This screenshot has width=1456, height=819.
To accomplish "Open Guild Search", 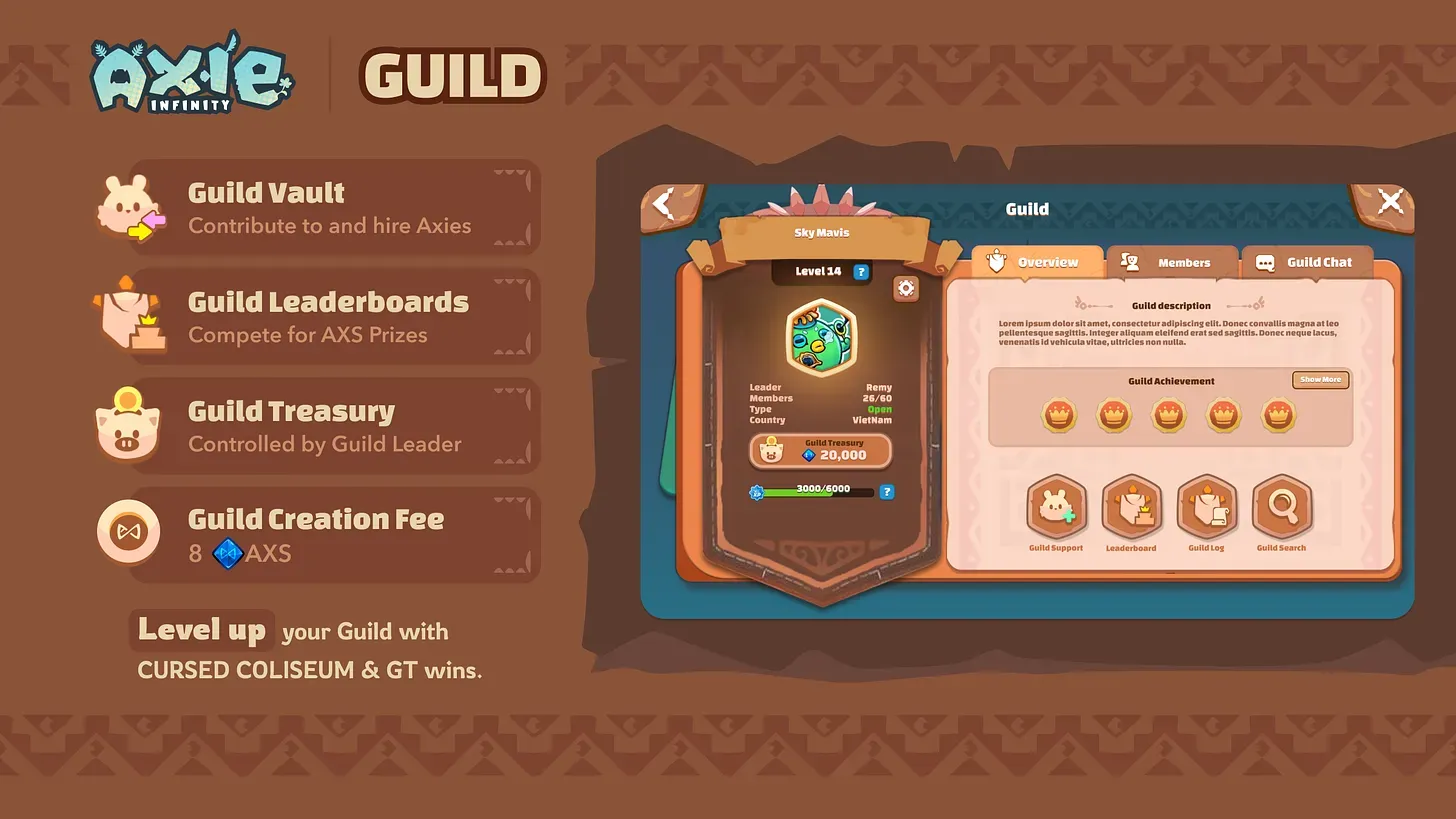I will [x=1281, y=507].
